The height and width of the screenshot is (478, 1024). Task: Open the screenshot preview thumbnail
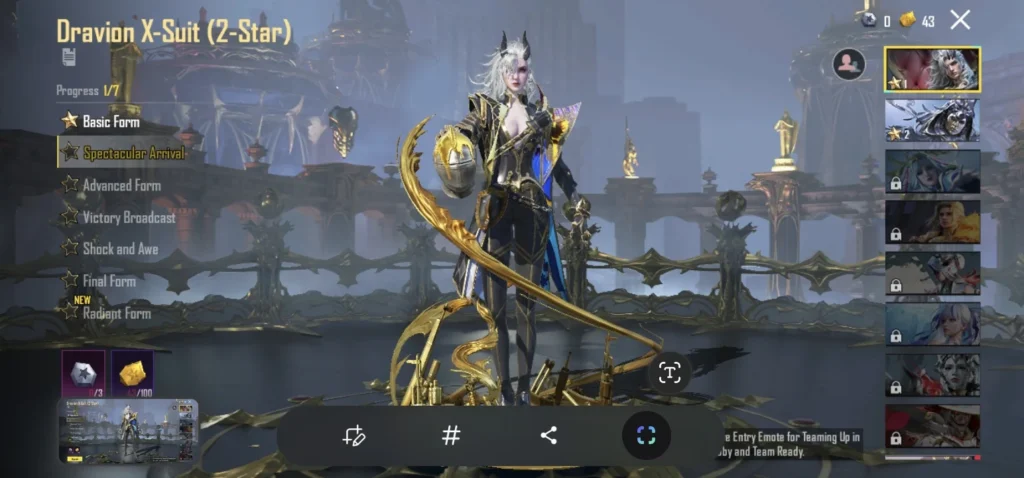click(127, 432)
